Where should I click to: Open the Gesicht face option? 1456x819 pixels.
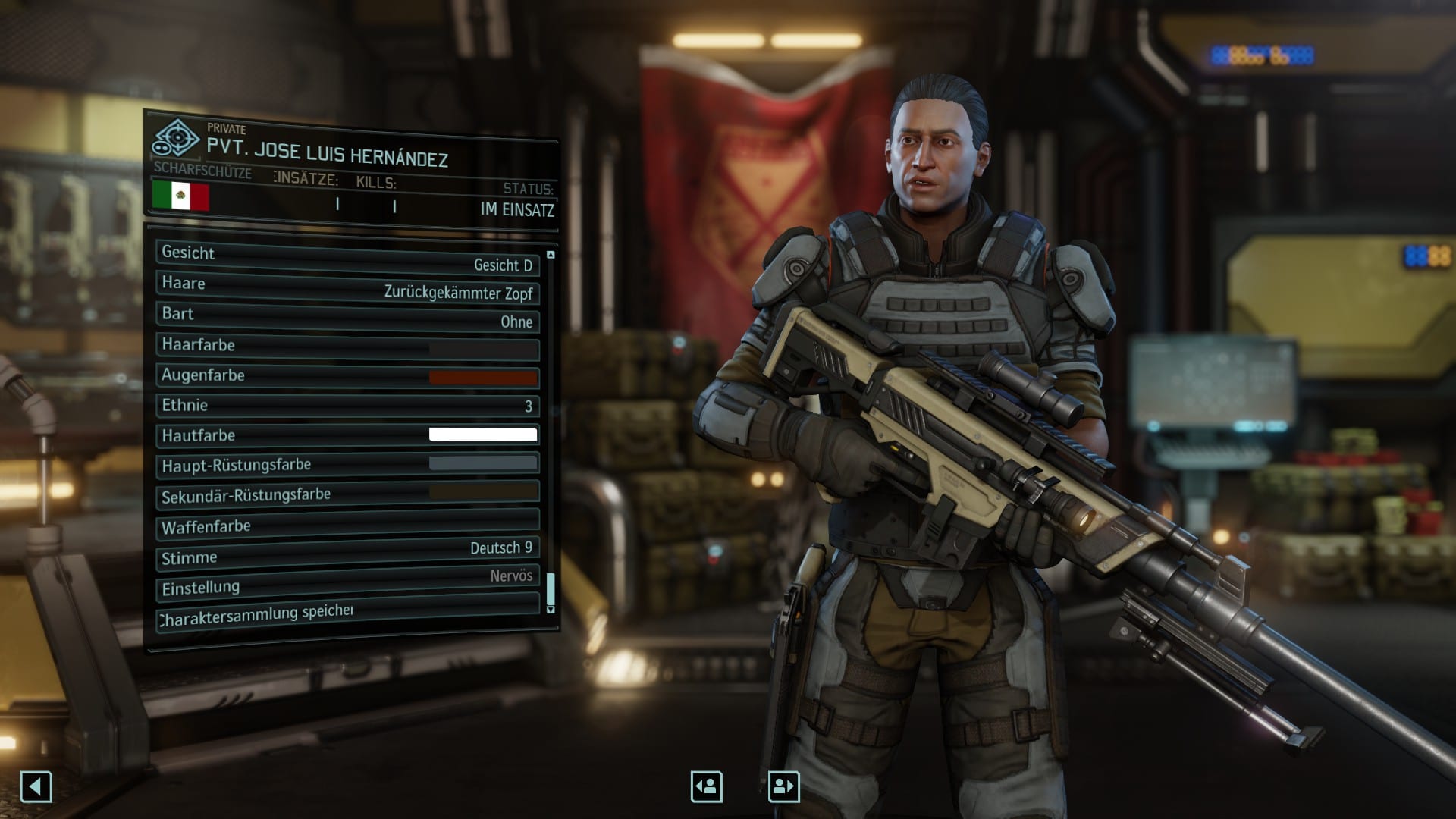click(347, 259)
